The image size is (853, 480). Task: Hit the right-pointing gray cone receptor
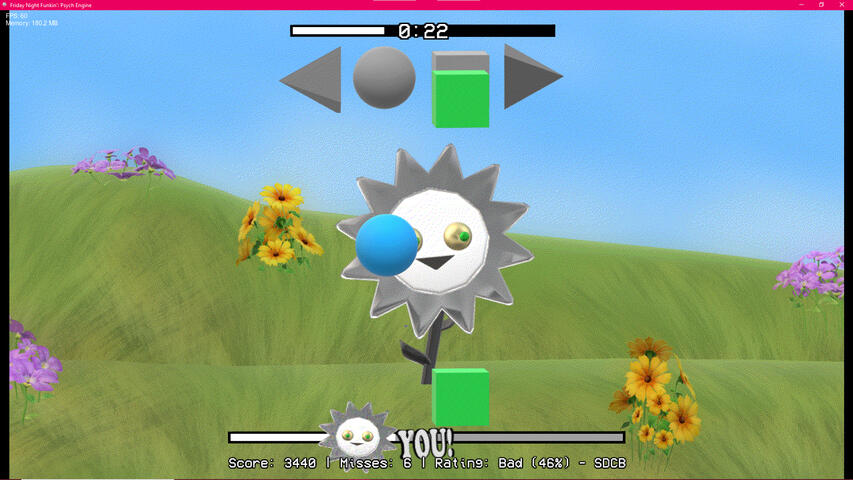pos(530,76)
